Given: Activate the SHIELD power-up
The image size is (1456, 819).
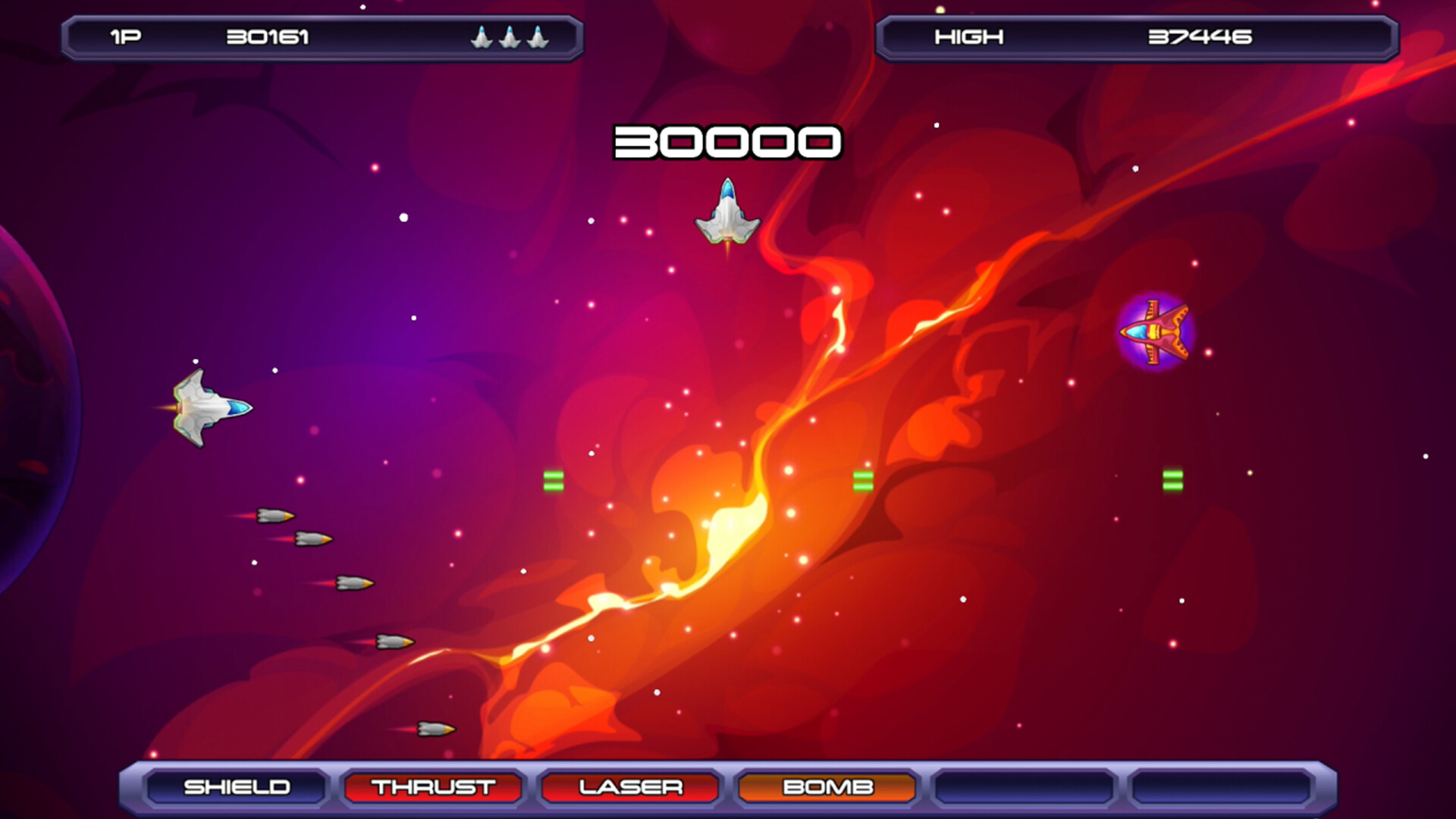Looking at the screenshot, I should (x=238, y=787).
